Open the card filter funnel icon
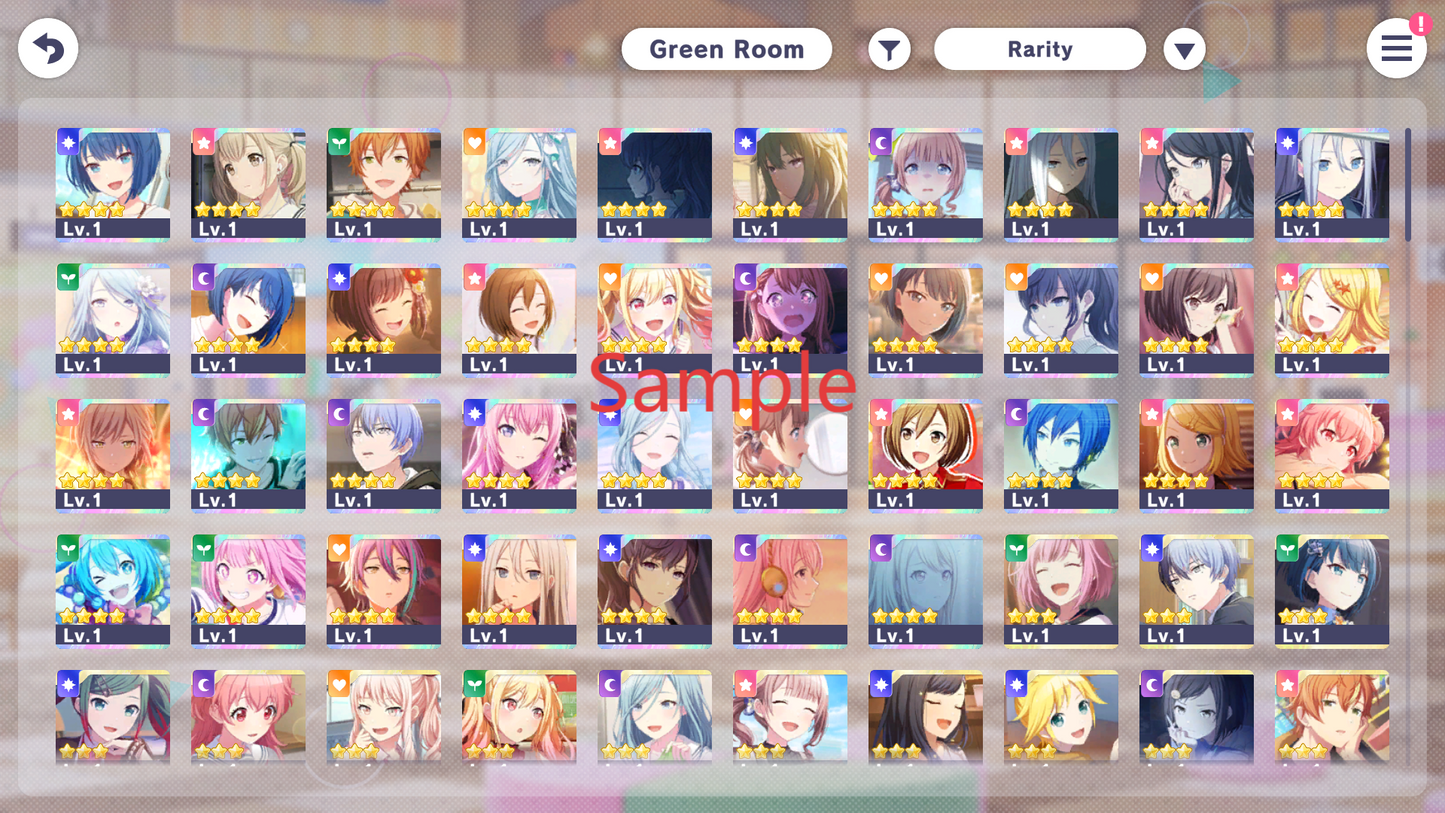 point(889,48)
